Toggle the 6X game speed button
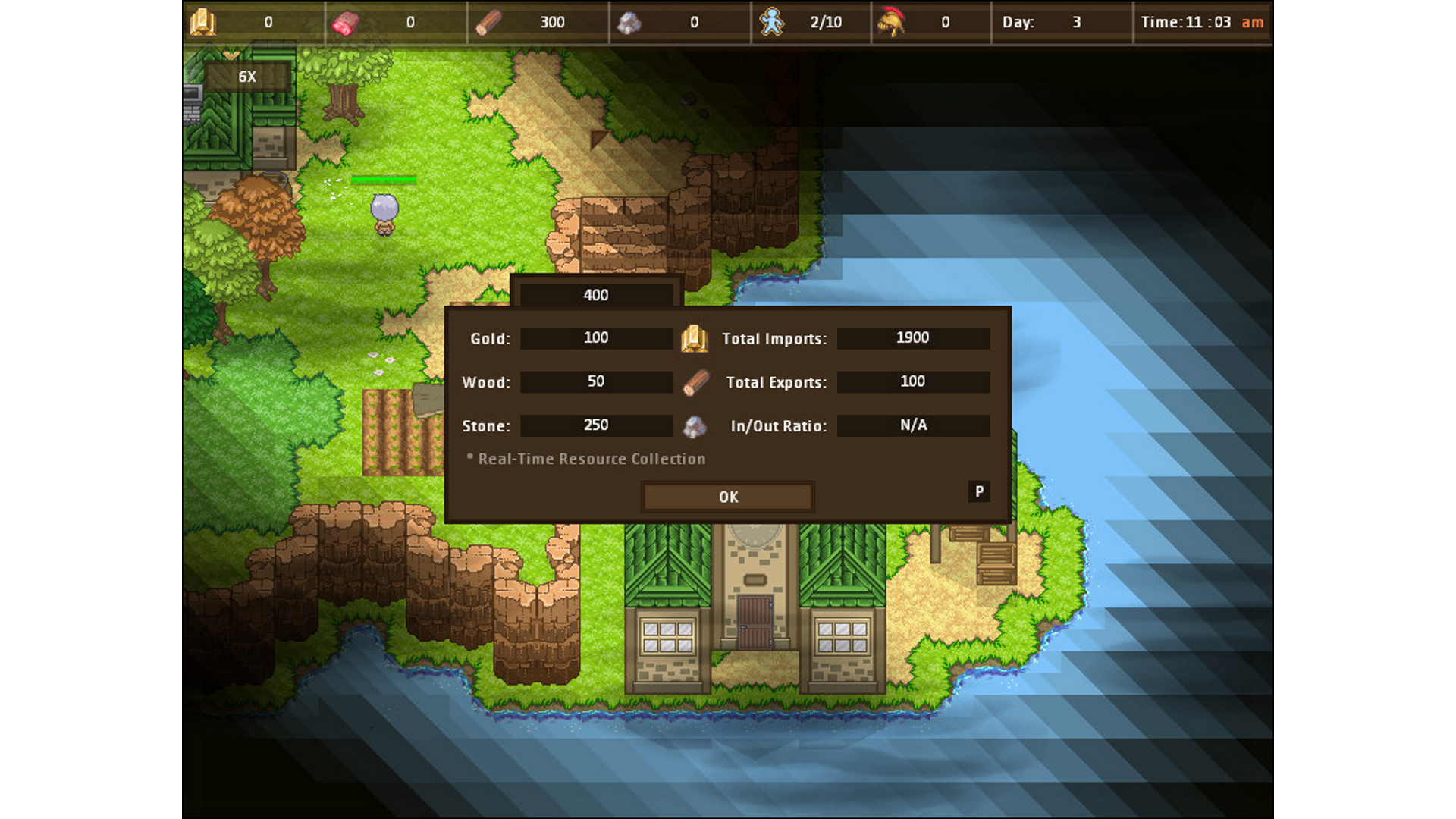Viewport: 1456px width, 819px height. 246,76
